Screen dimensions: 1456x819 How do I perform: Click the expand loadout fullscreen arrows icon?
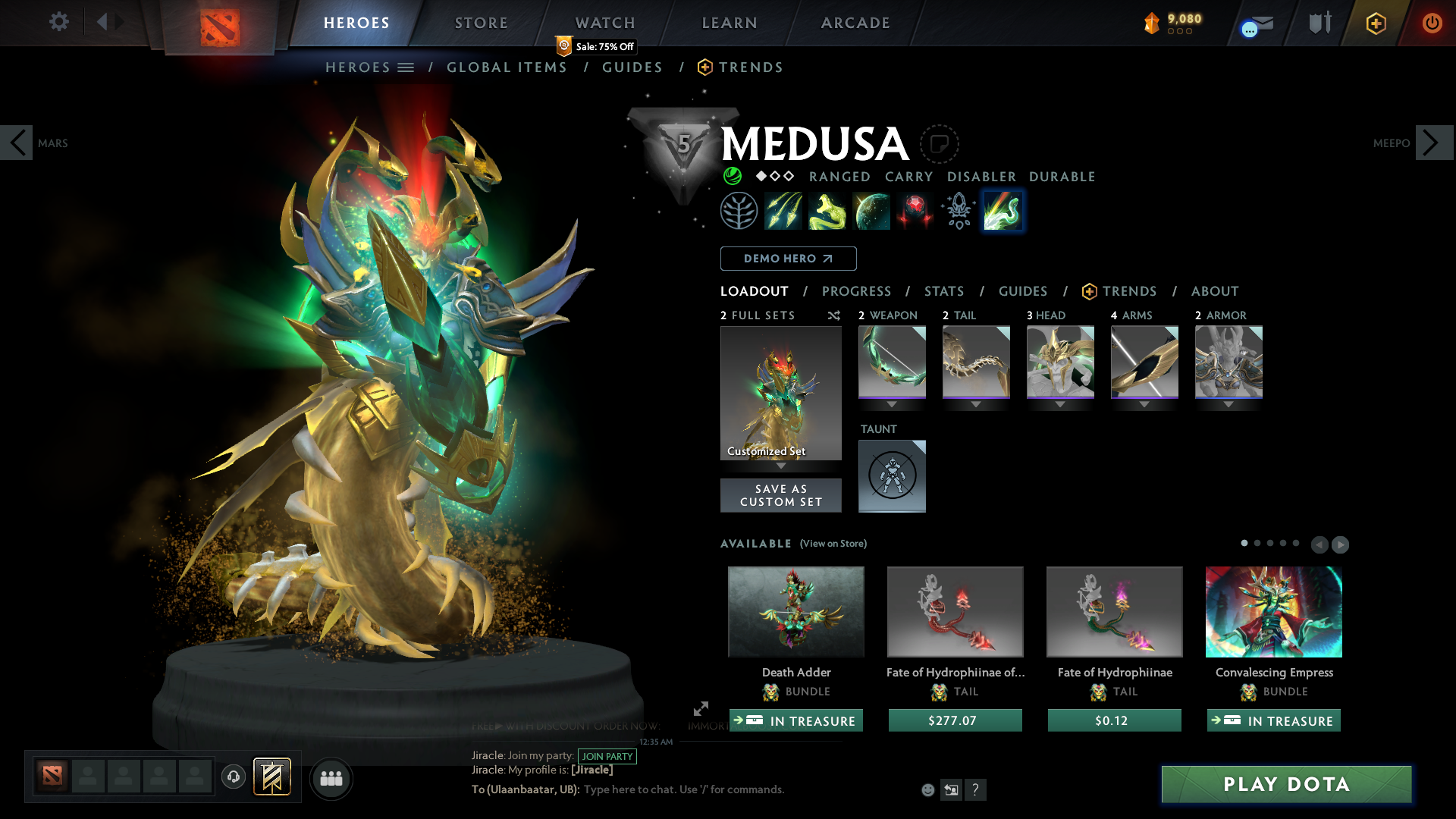click(x=700, y=710)
